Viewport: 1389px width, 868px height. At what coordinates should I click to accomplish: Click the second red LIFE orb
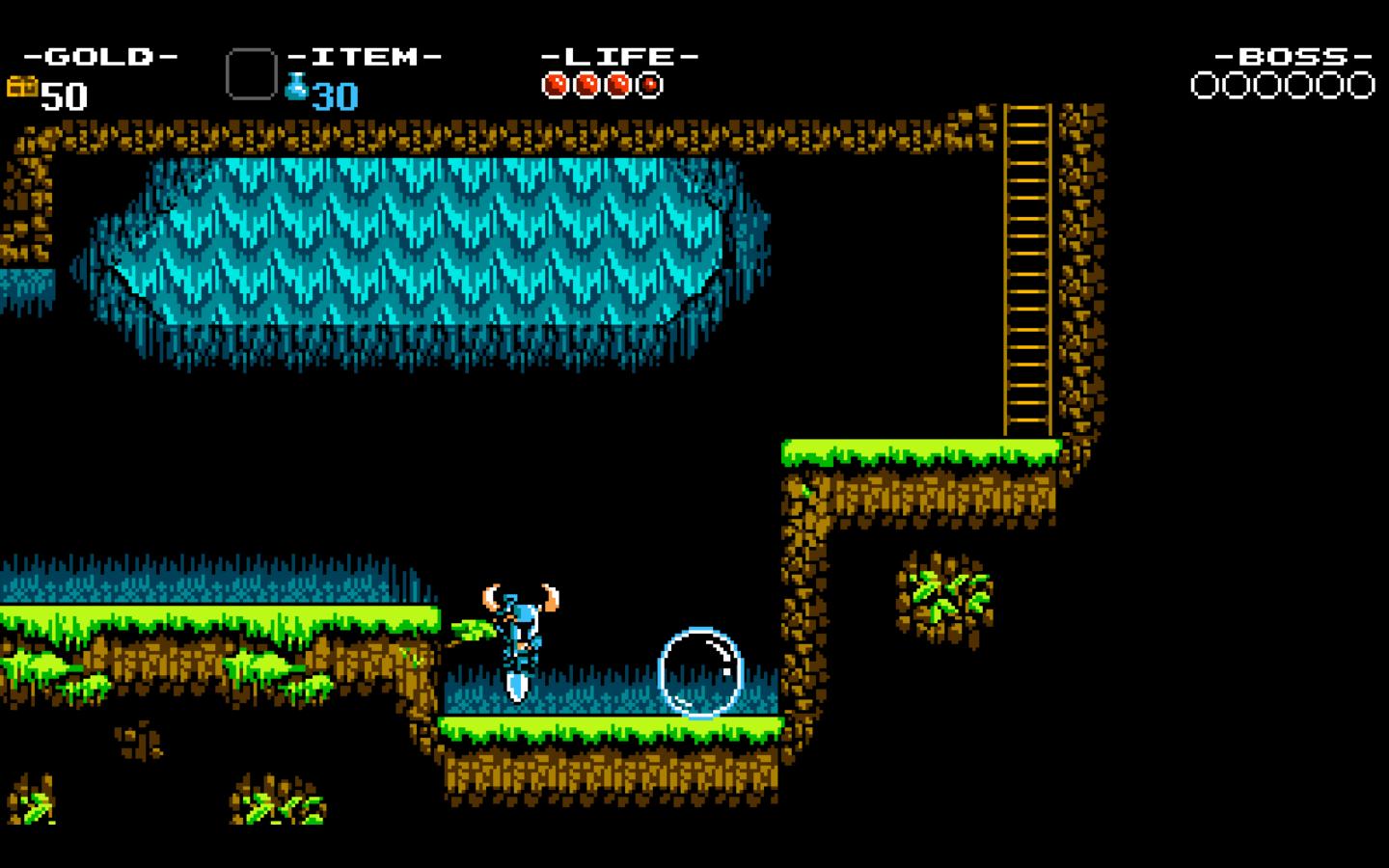(x=586, y=85)
